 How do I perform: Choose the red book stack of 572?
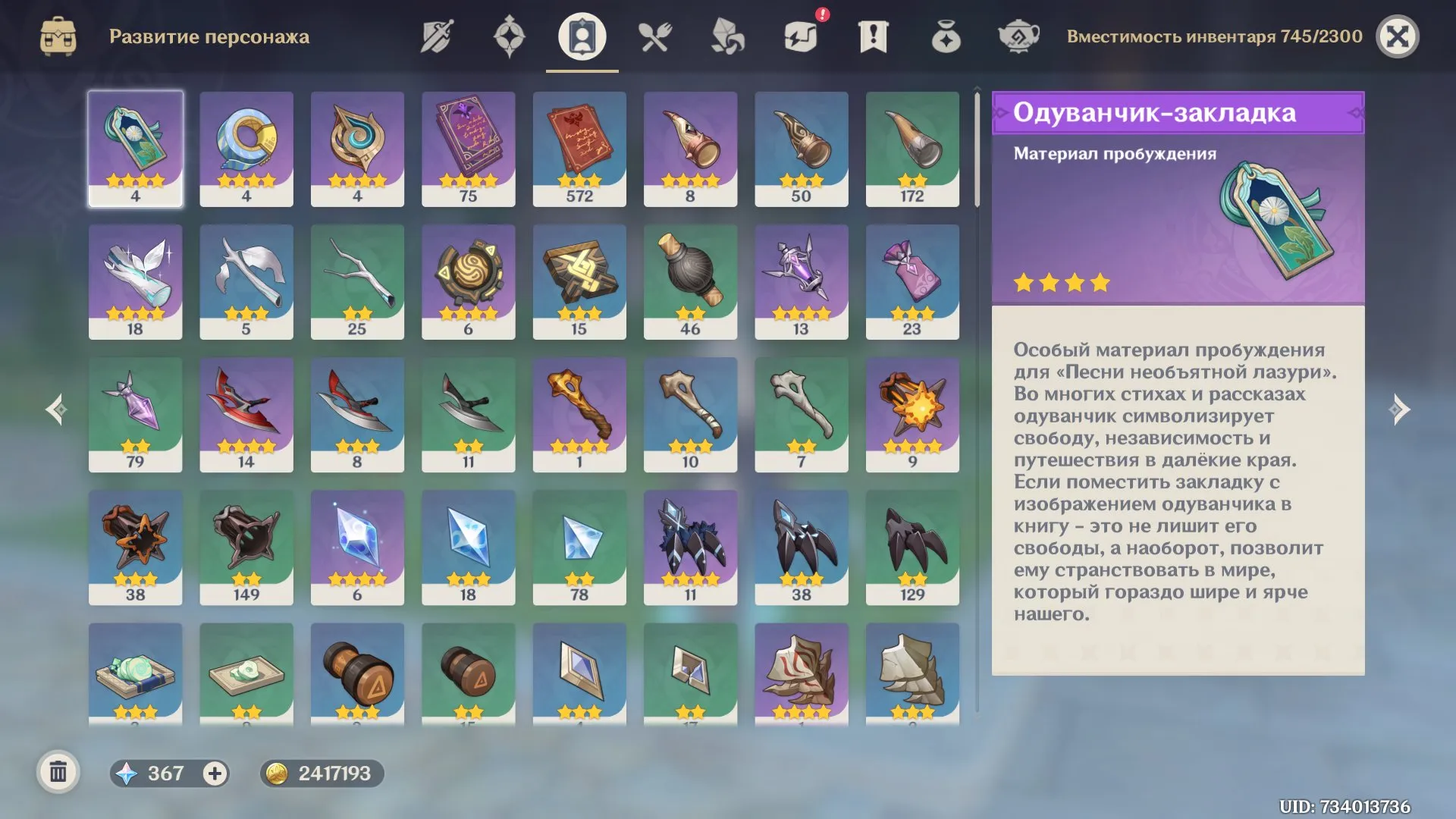coord(579,149)
